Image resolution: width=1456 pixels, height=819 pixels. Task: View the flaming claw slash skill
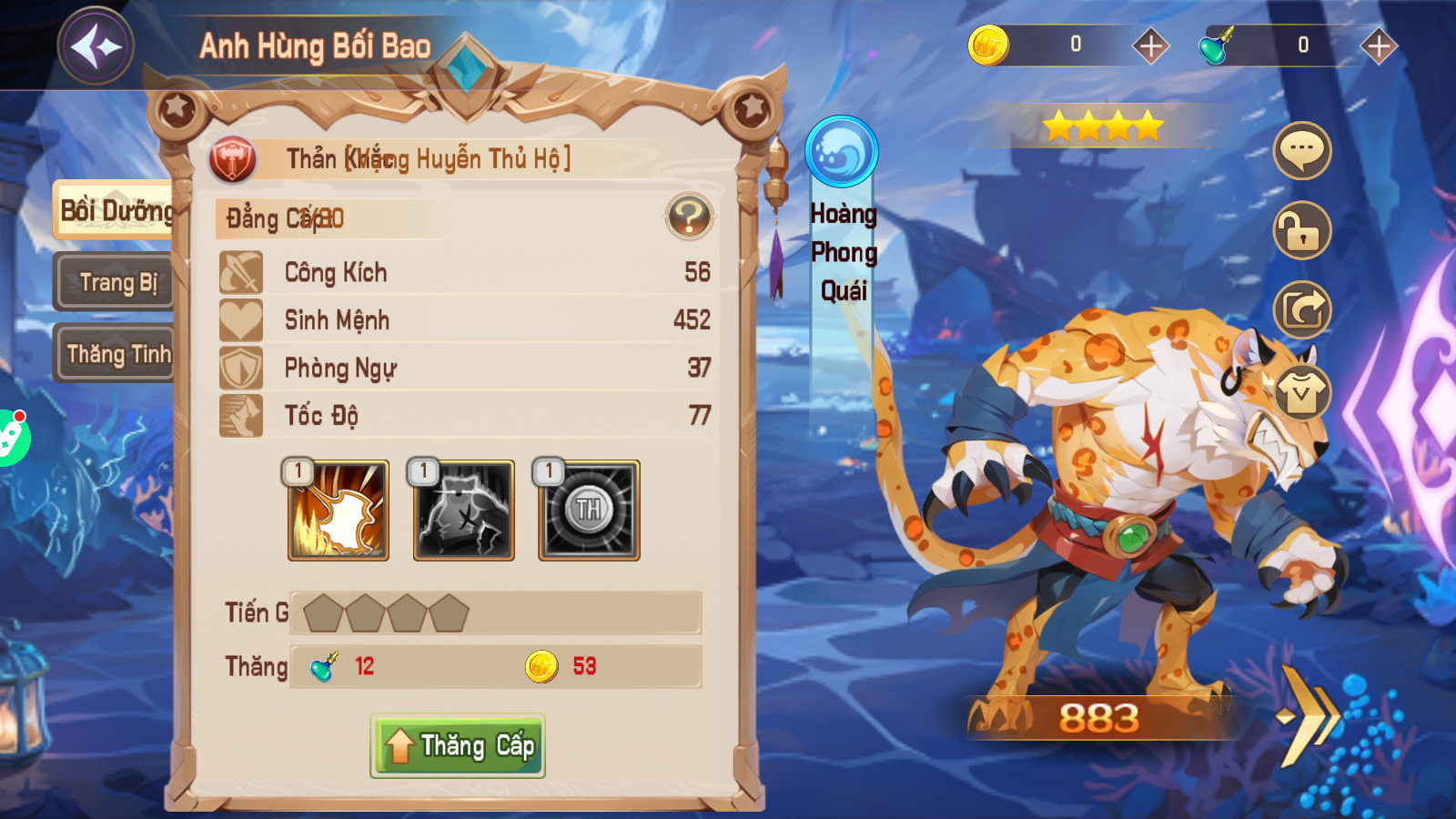[x=339, y=510]
